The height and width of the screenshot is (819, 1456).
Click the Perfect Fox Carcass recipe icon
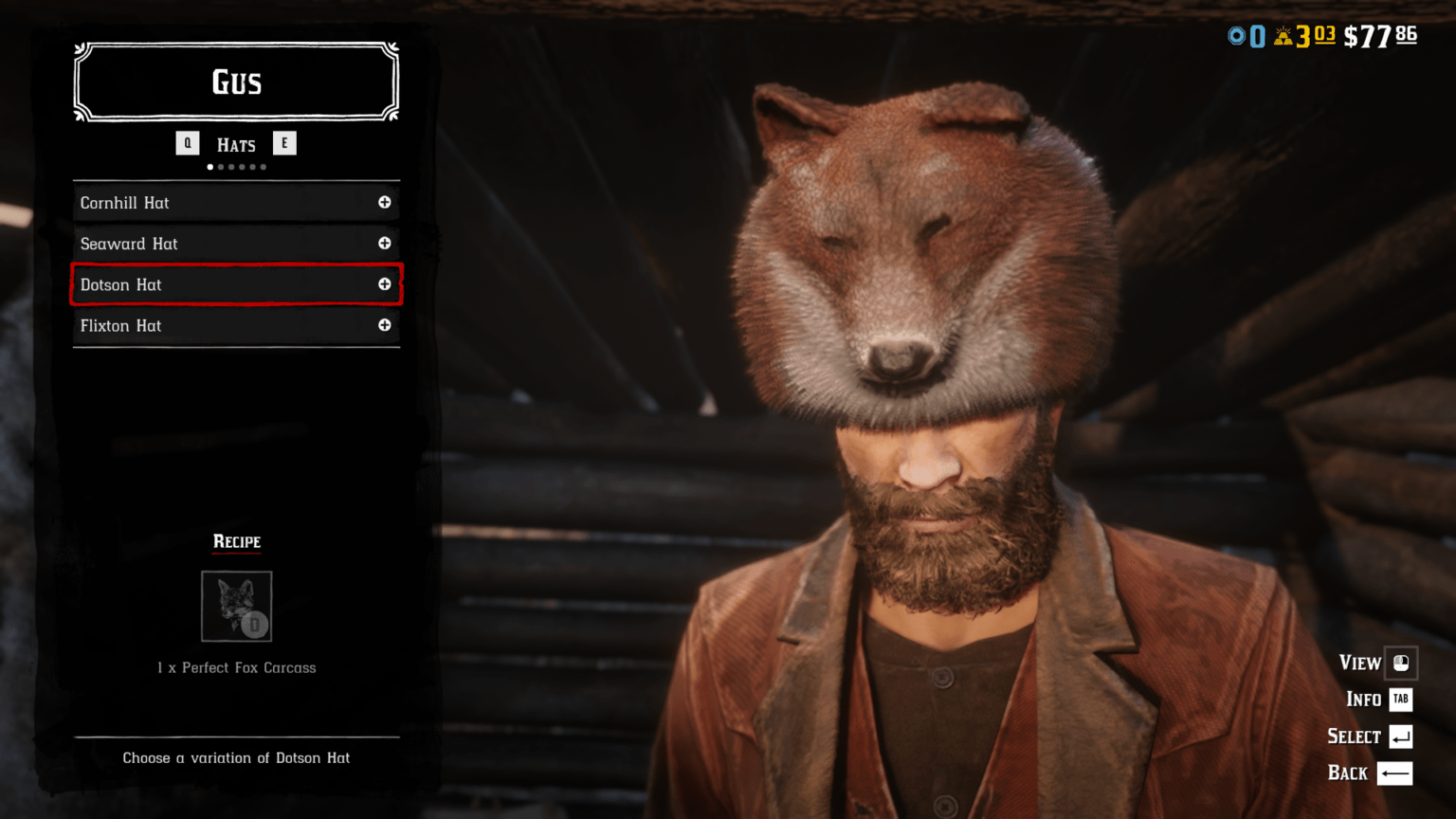(236, 607)
